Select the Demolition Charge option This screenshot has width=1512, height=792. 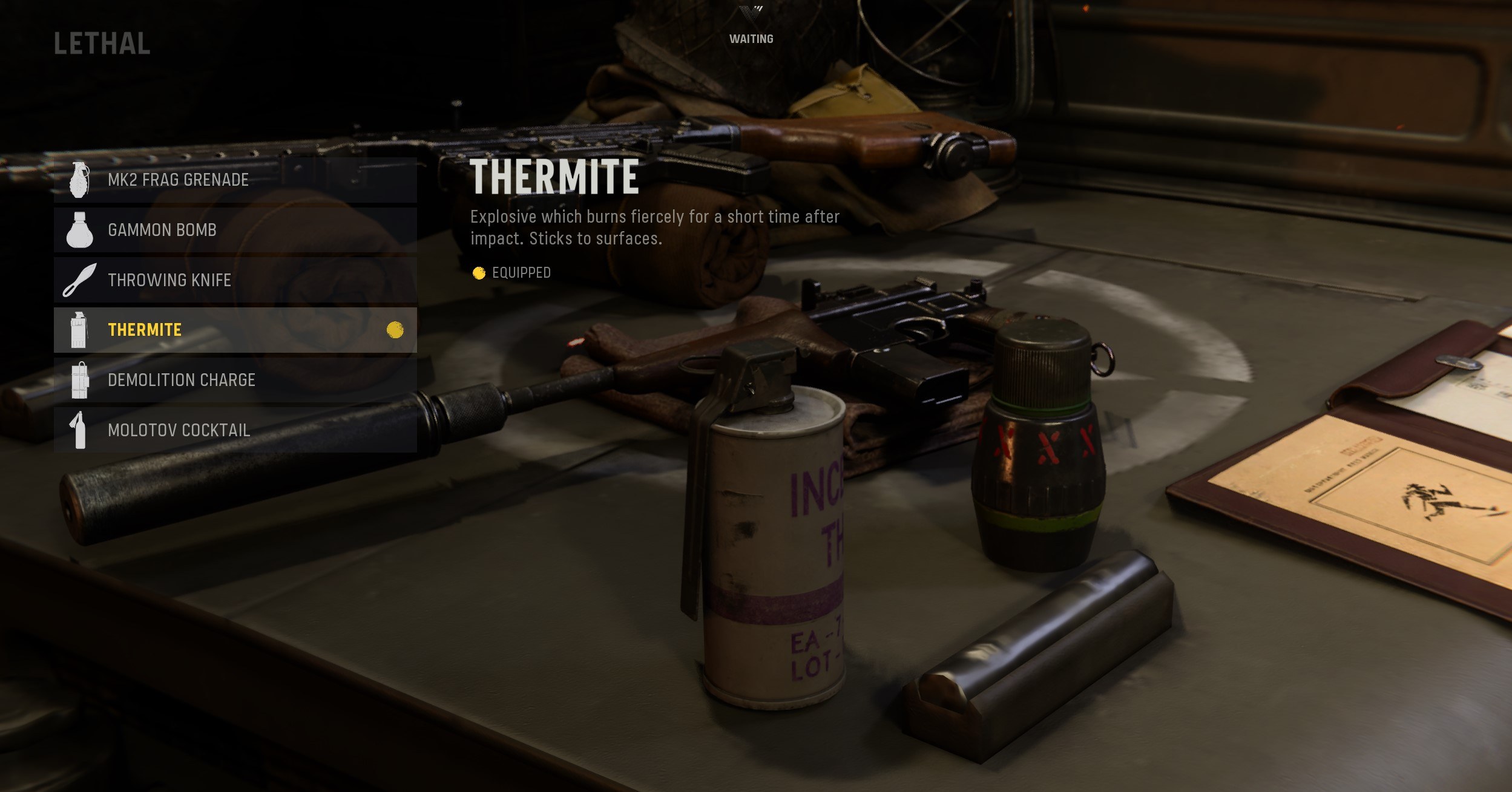coord(235,380)
